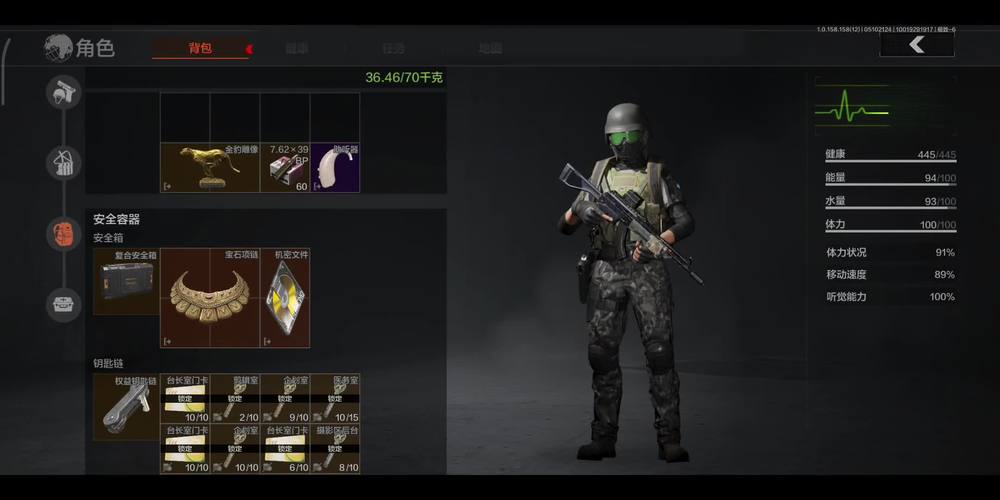Pick the 7.62×39 BP ammo stack
This screenshot has width=1000, height=500.
pyautogui.click(x=285, y=167)
